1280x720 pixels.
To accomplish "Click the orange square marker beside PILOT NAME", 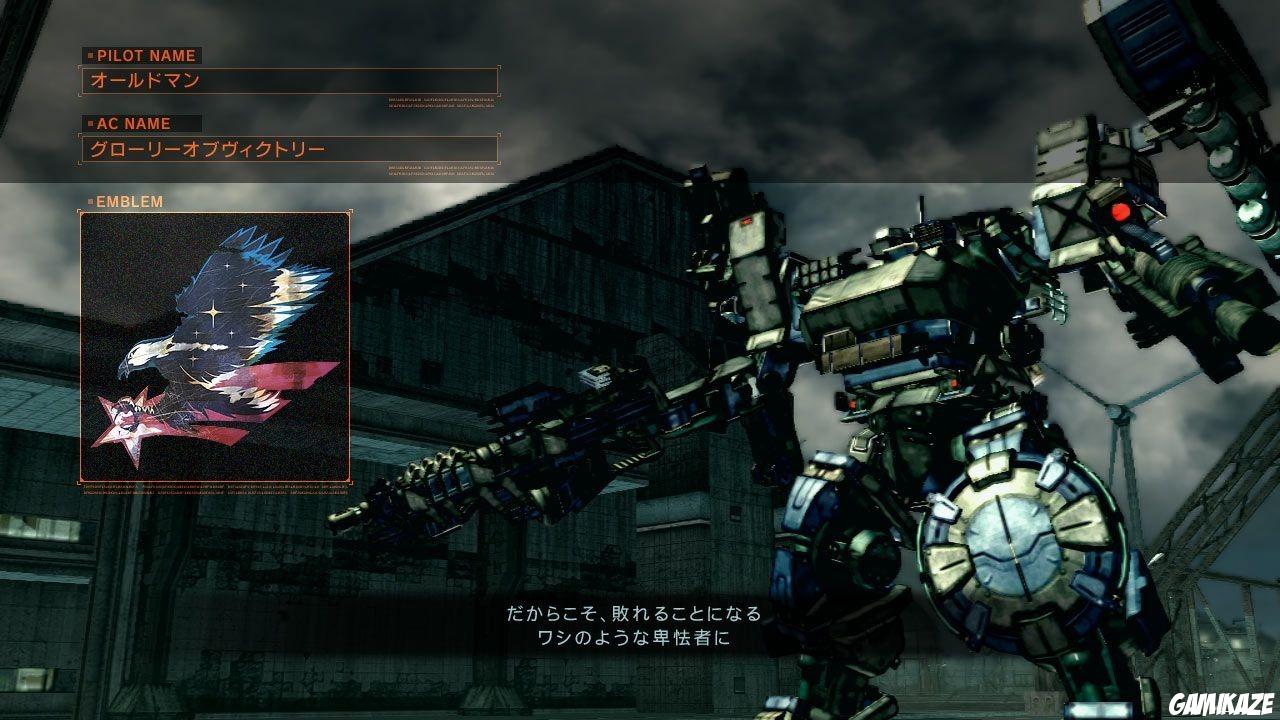I will pyautogui.click(x=90, y=56).
